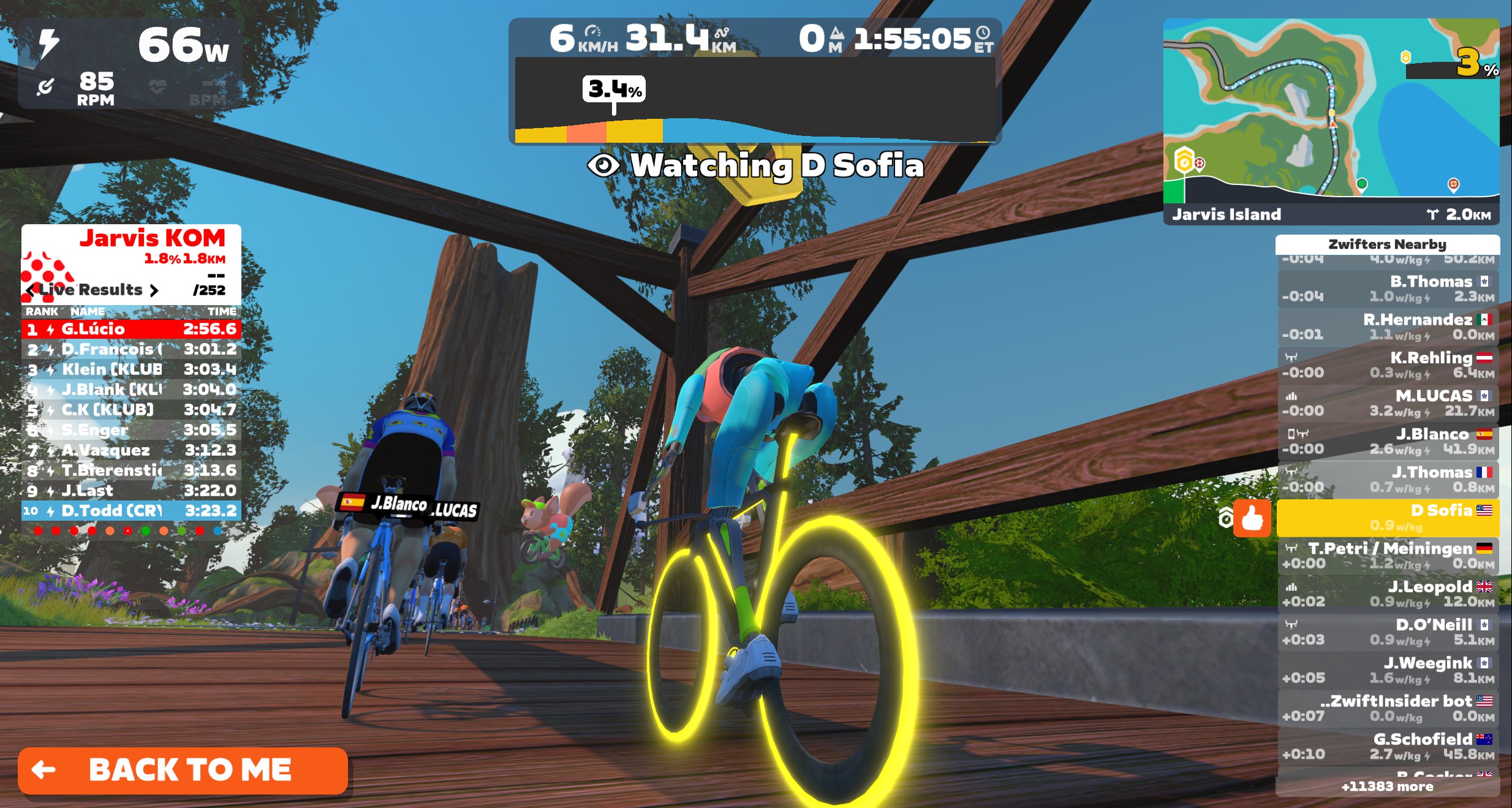Watch R.Hernandez in the nearby list
The image size is (1512, 808).
coord(1388,327)
